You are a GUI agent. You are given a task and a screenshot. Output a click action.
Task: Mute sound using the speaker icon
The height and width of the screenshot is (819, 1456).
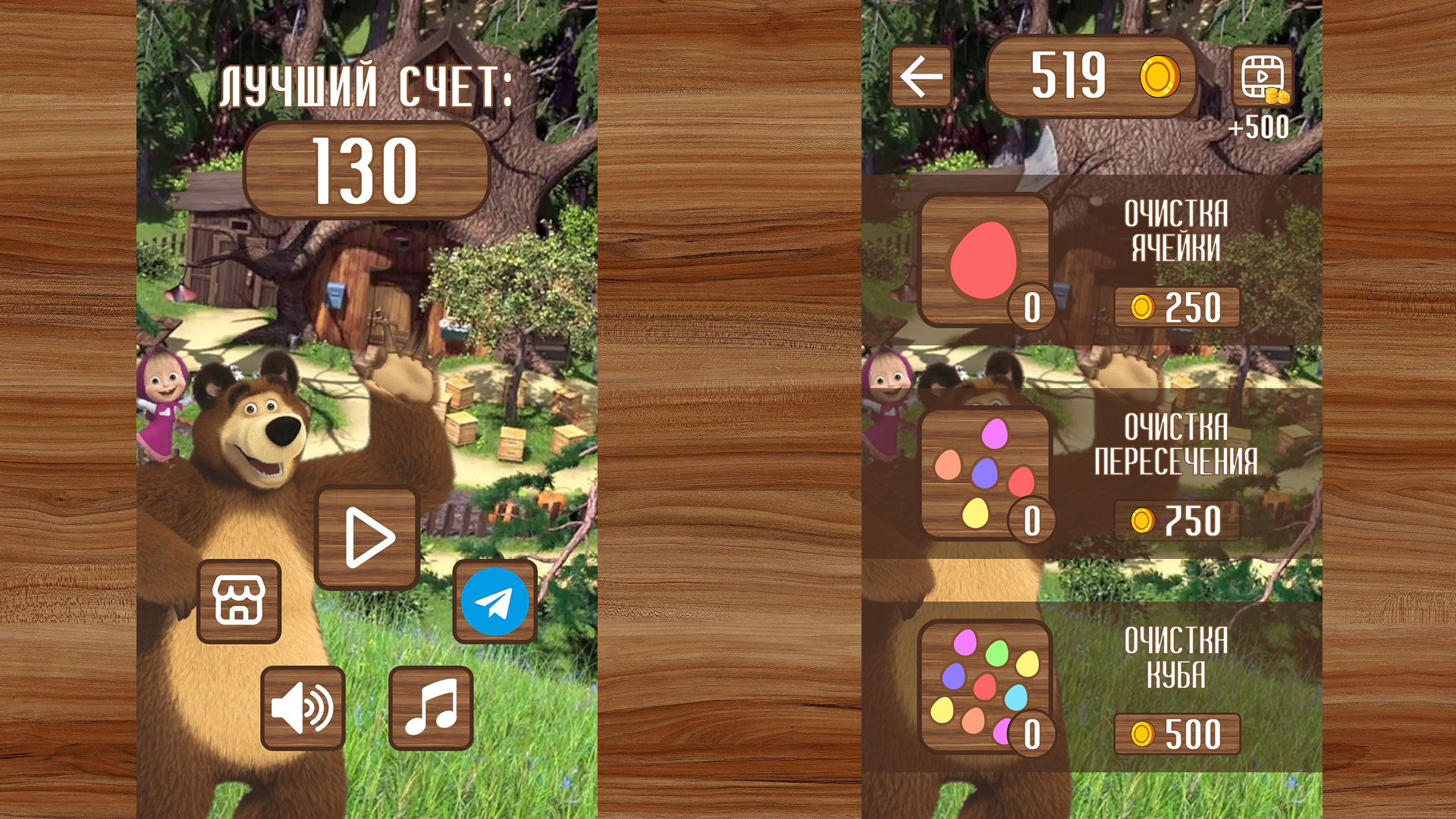pos(303,708)
